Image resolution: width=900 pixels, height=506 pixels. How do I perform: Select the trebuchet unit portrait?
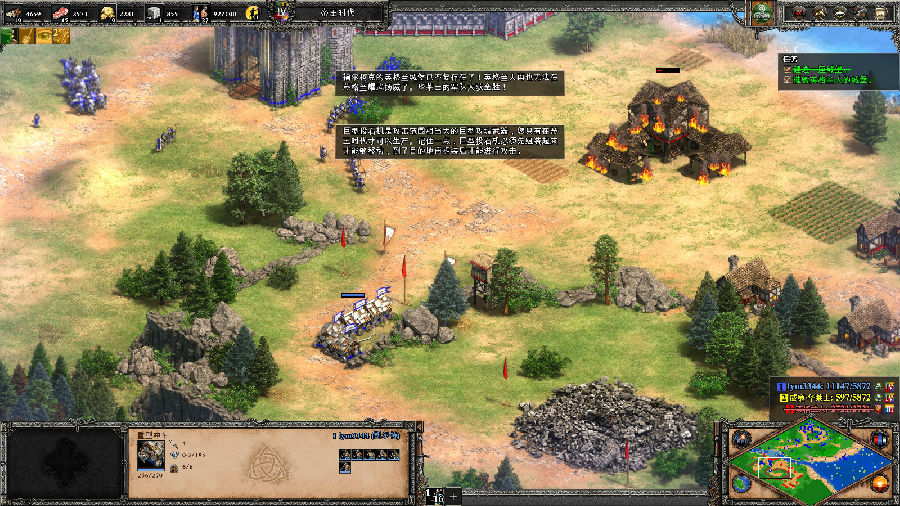coord(152,453)
